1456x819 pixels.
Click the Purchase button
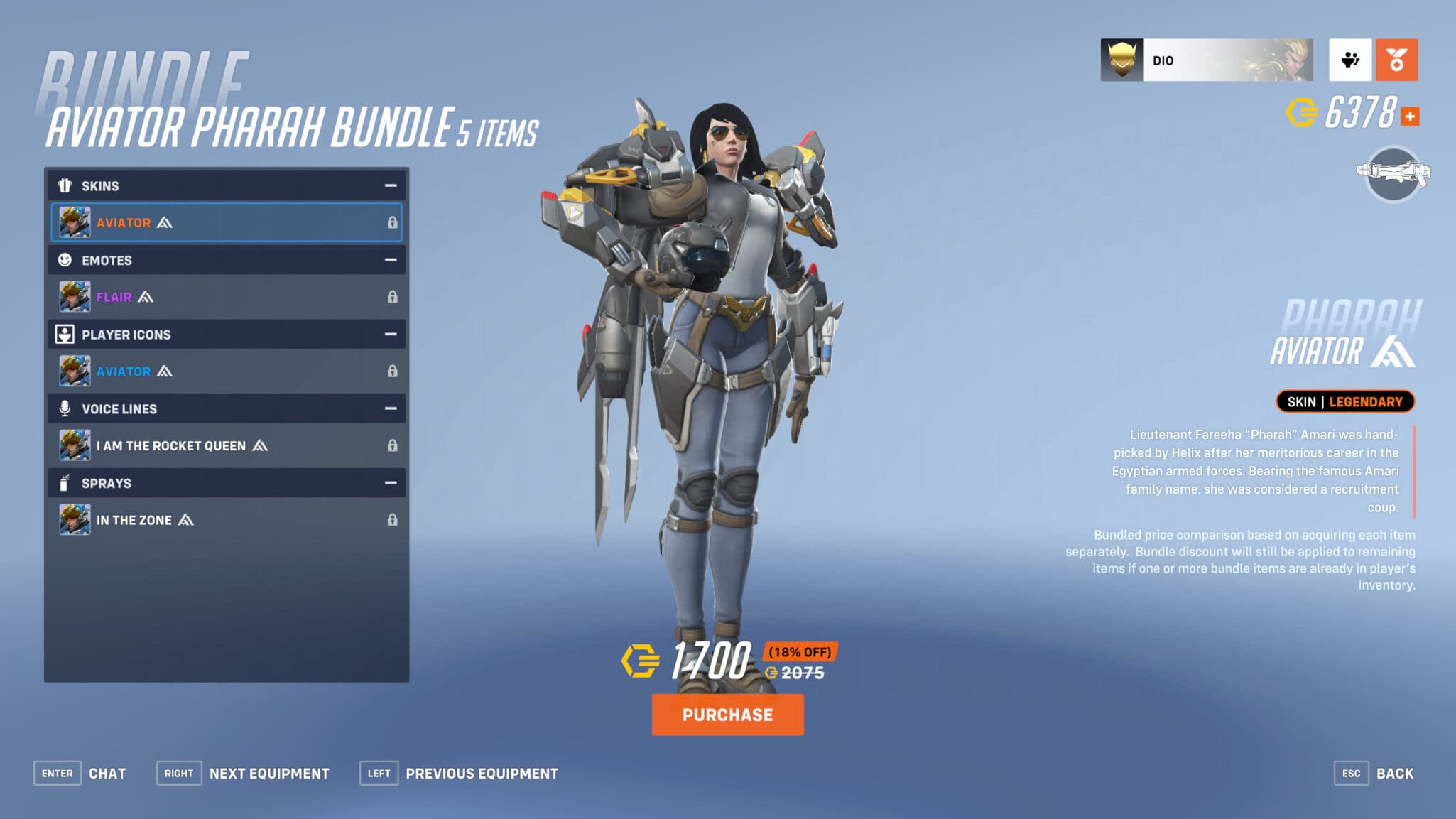(x=727, y=715)
